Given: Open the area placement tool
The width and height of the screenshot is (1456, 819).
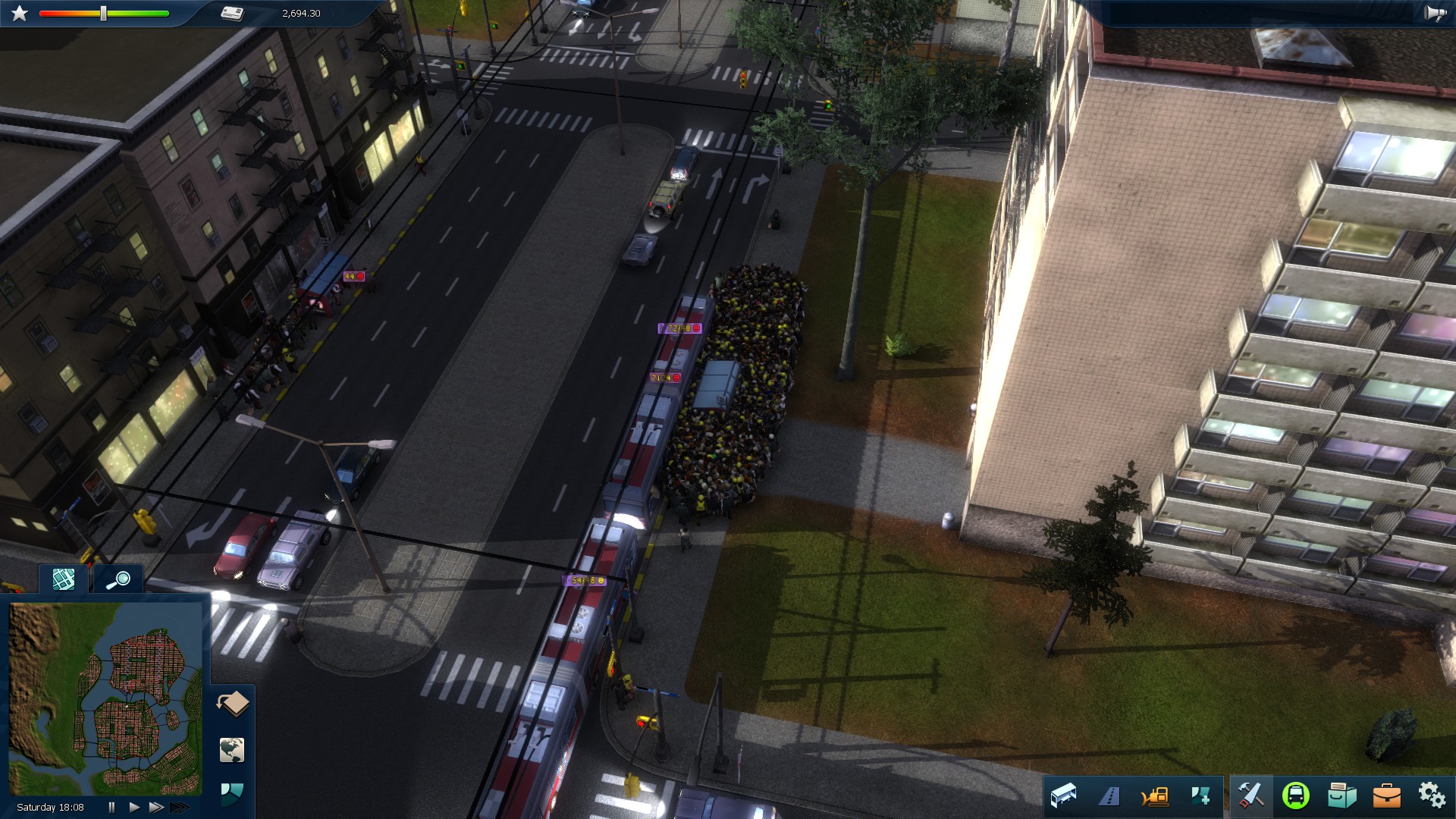Looking at the screenshot, I should (x=1202, y=797).
